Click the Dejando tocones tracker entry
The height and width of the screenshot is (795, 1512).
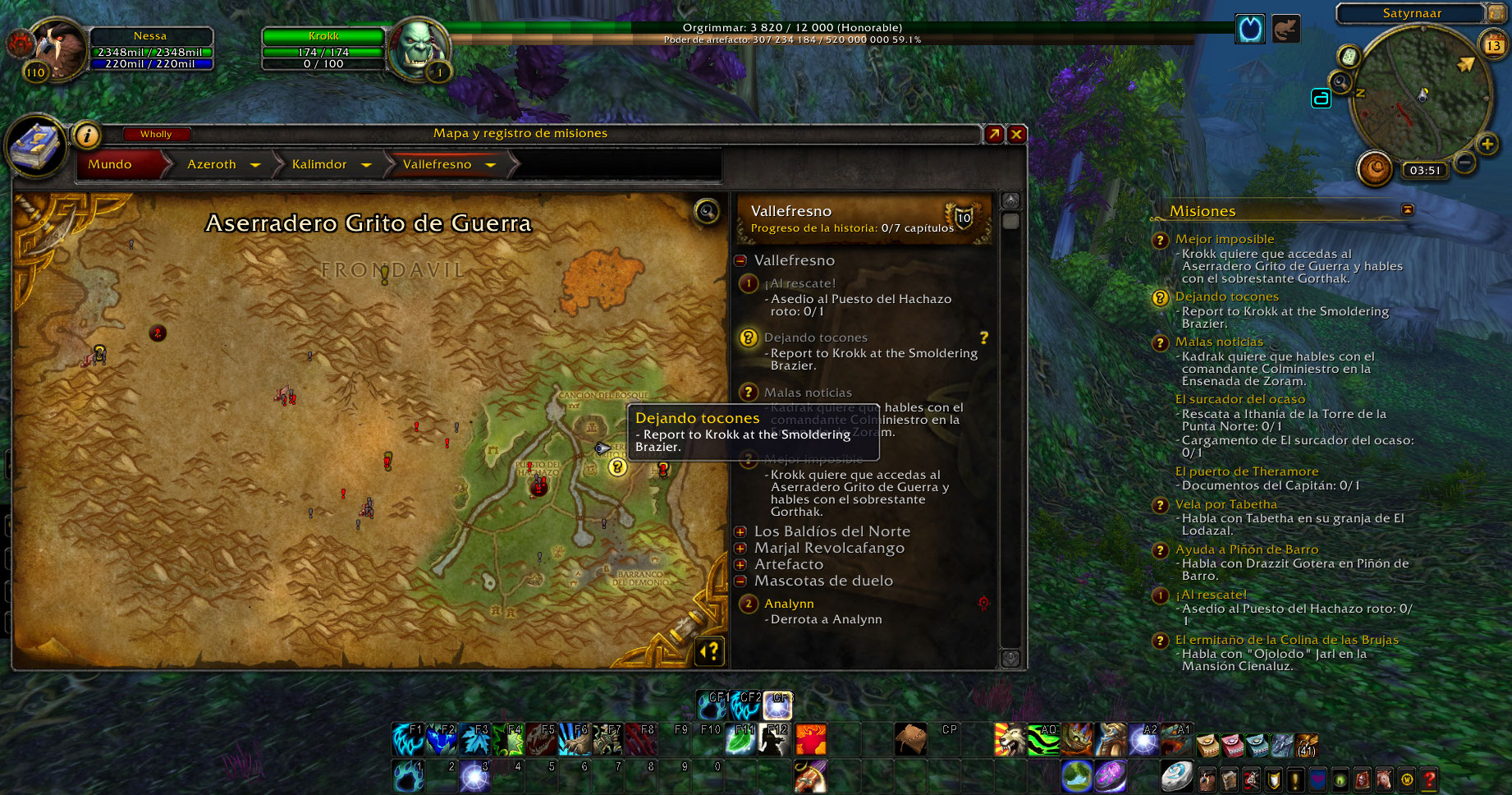point(1226,296)
